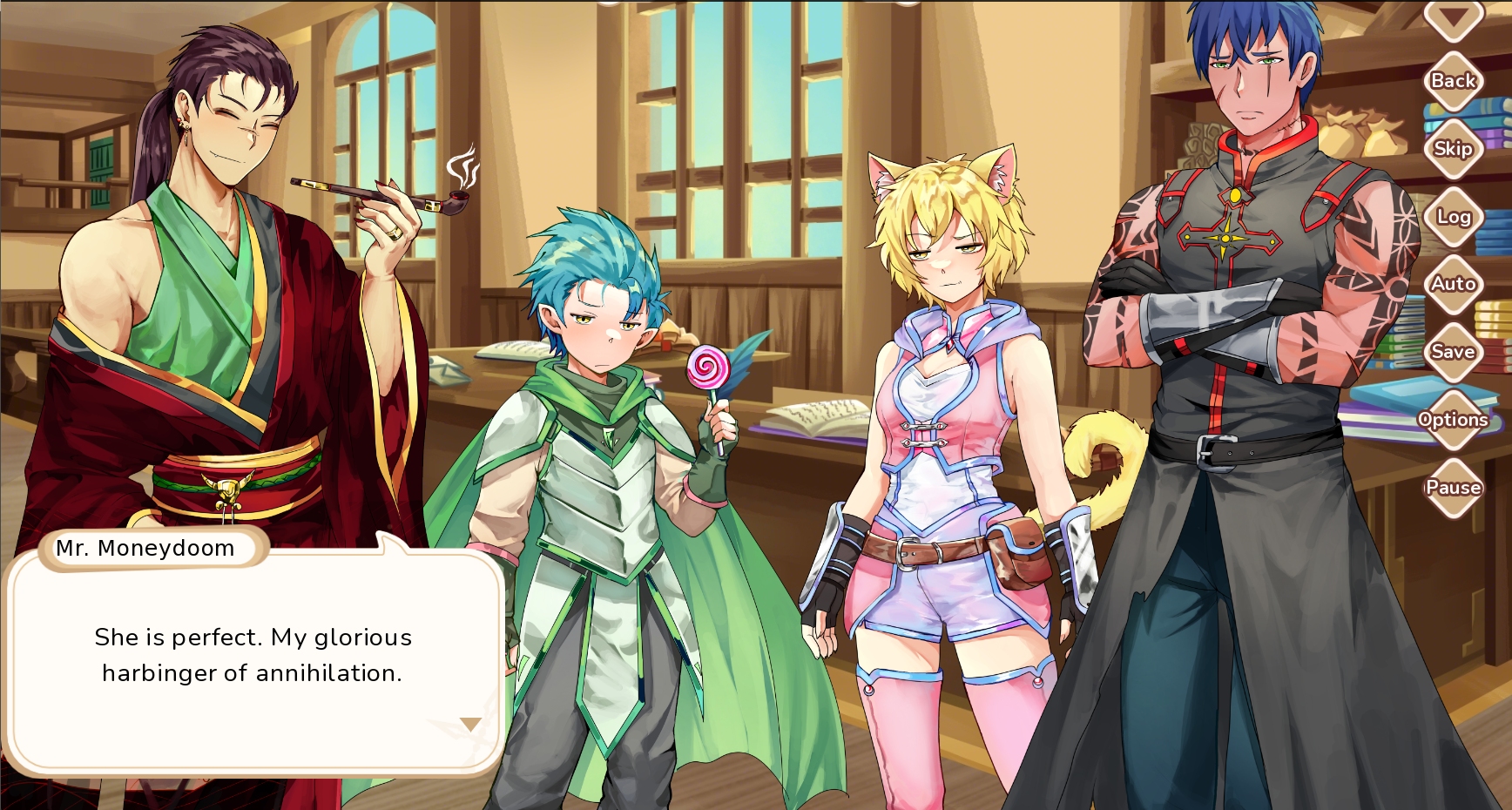Collapse the side menu with the arrow button
1512x810 pixels.
click(x=1453, y=17)
